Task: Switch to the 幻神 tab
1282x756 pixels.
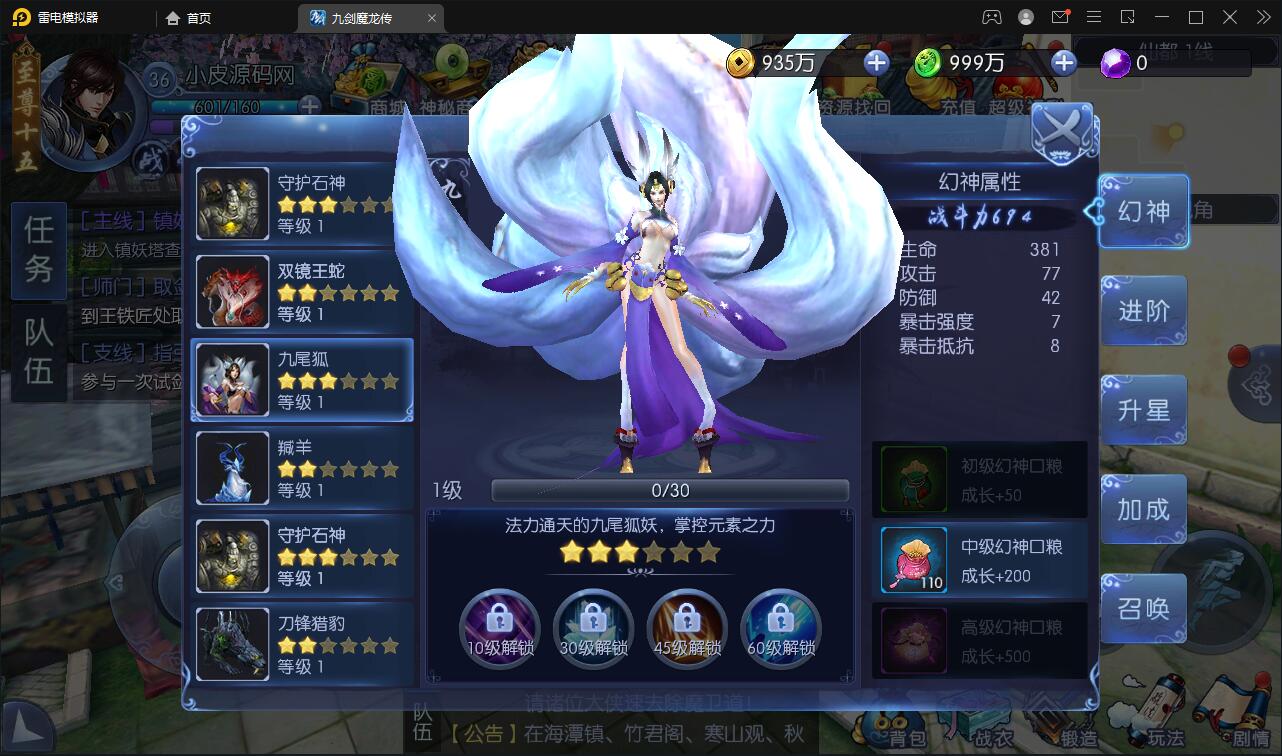Action: point(1143,211)
